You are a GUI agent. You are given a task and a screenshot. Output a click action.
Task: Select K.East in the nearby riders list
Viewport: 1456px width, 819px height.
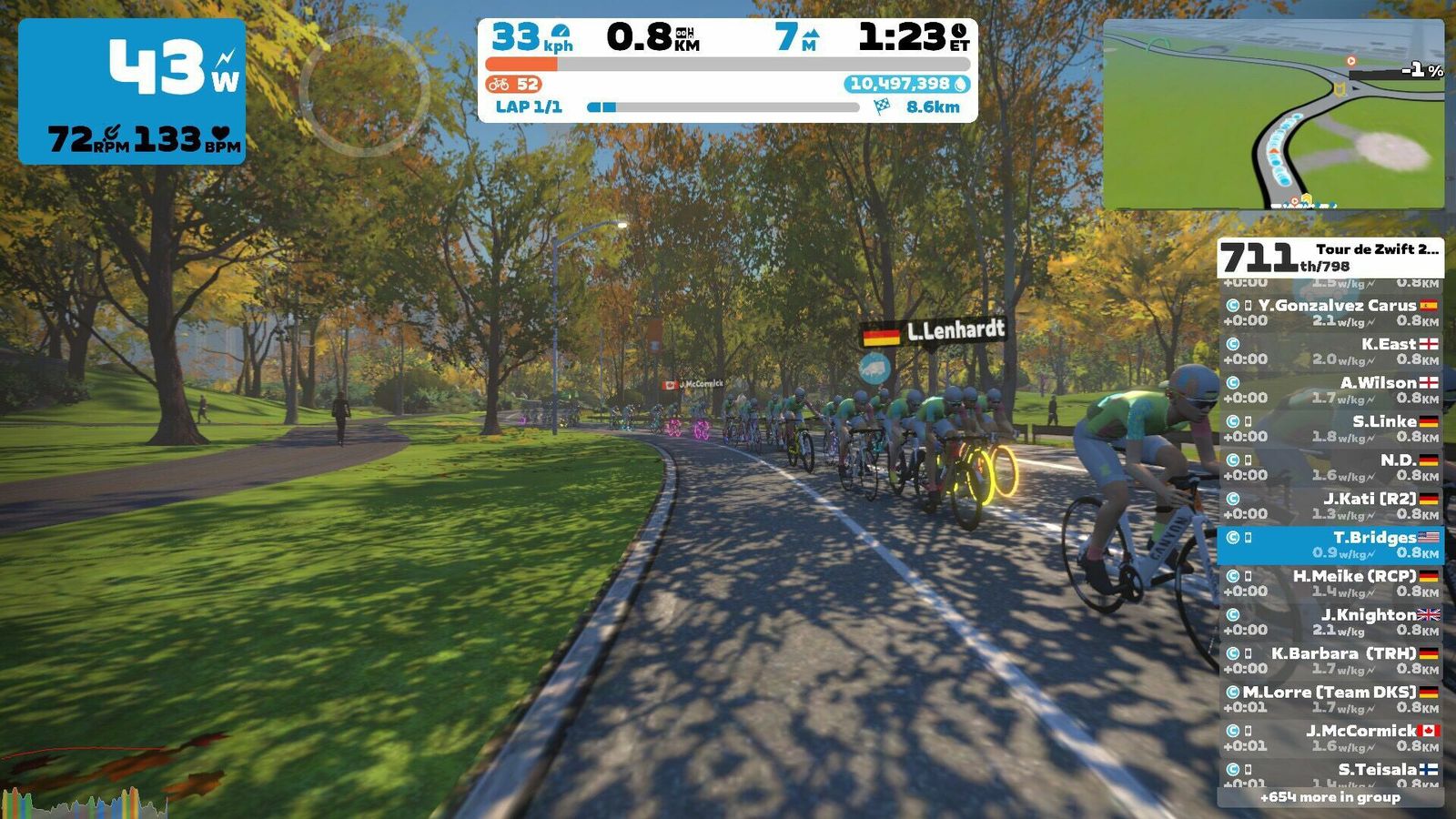click(x=1330, y=351)
